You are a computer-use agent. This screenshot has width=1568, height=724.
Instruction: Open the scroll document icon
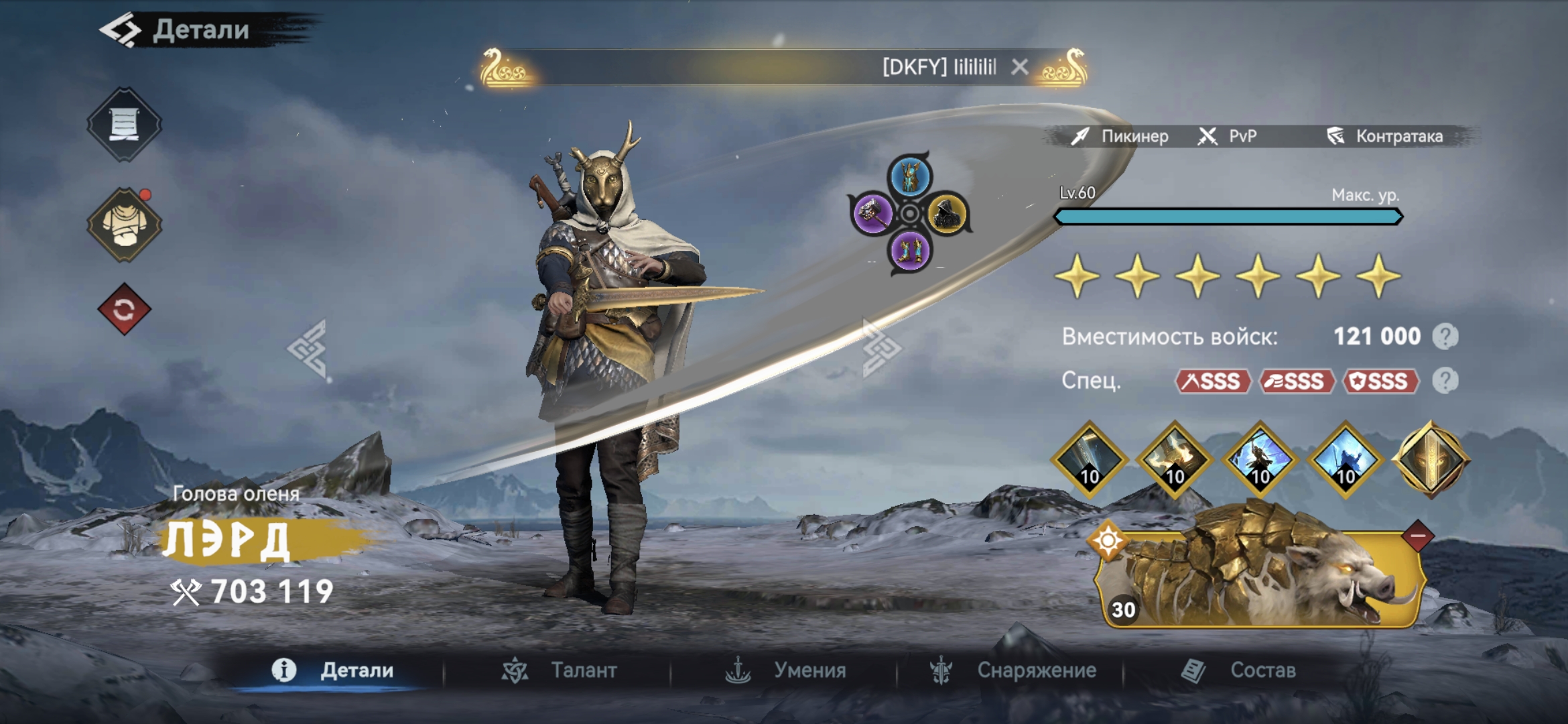point(124,125)
